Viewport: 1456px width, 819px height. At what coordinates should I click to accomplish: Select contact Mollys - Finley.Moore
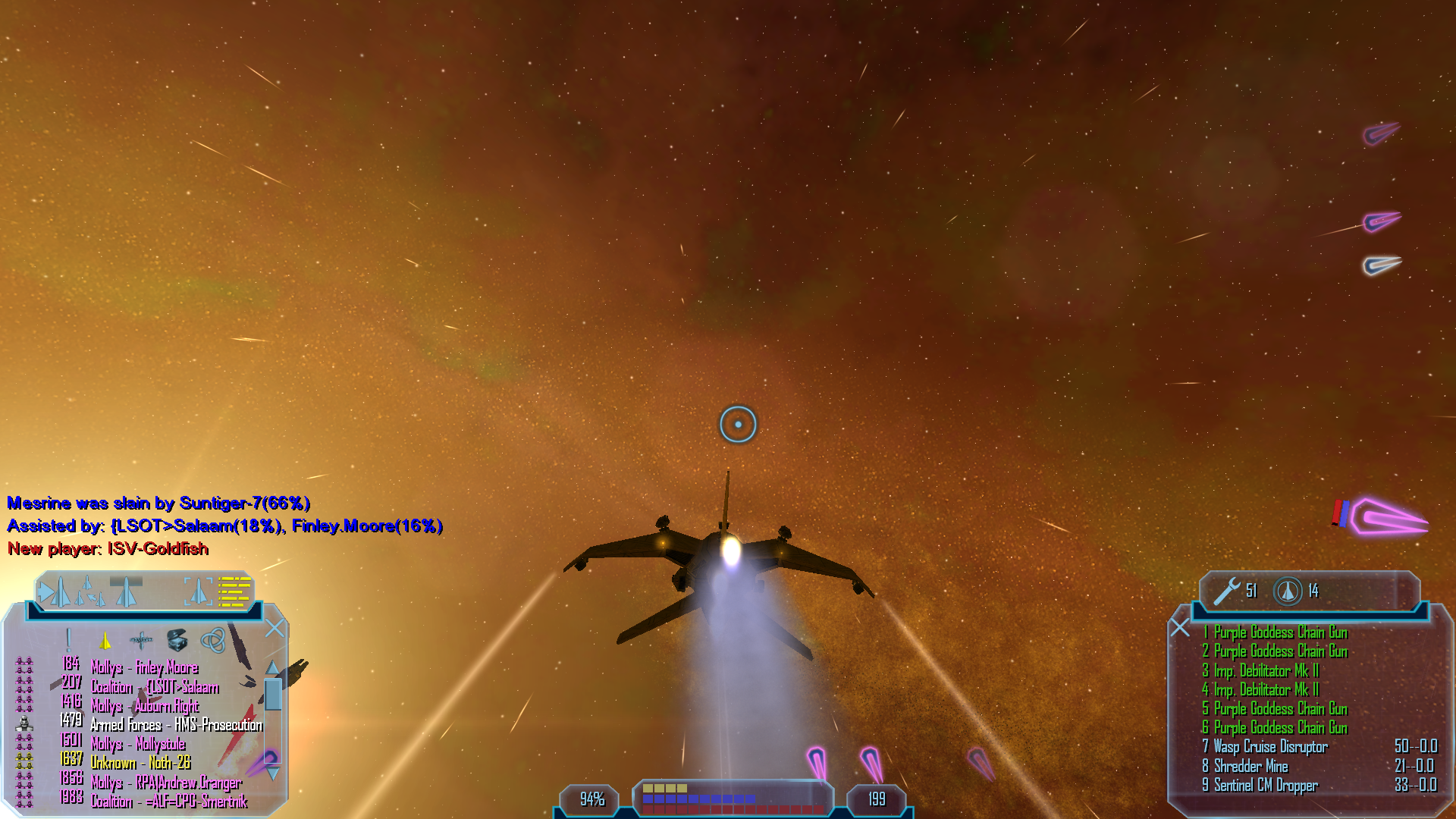(x=144, y=667)
